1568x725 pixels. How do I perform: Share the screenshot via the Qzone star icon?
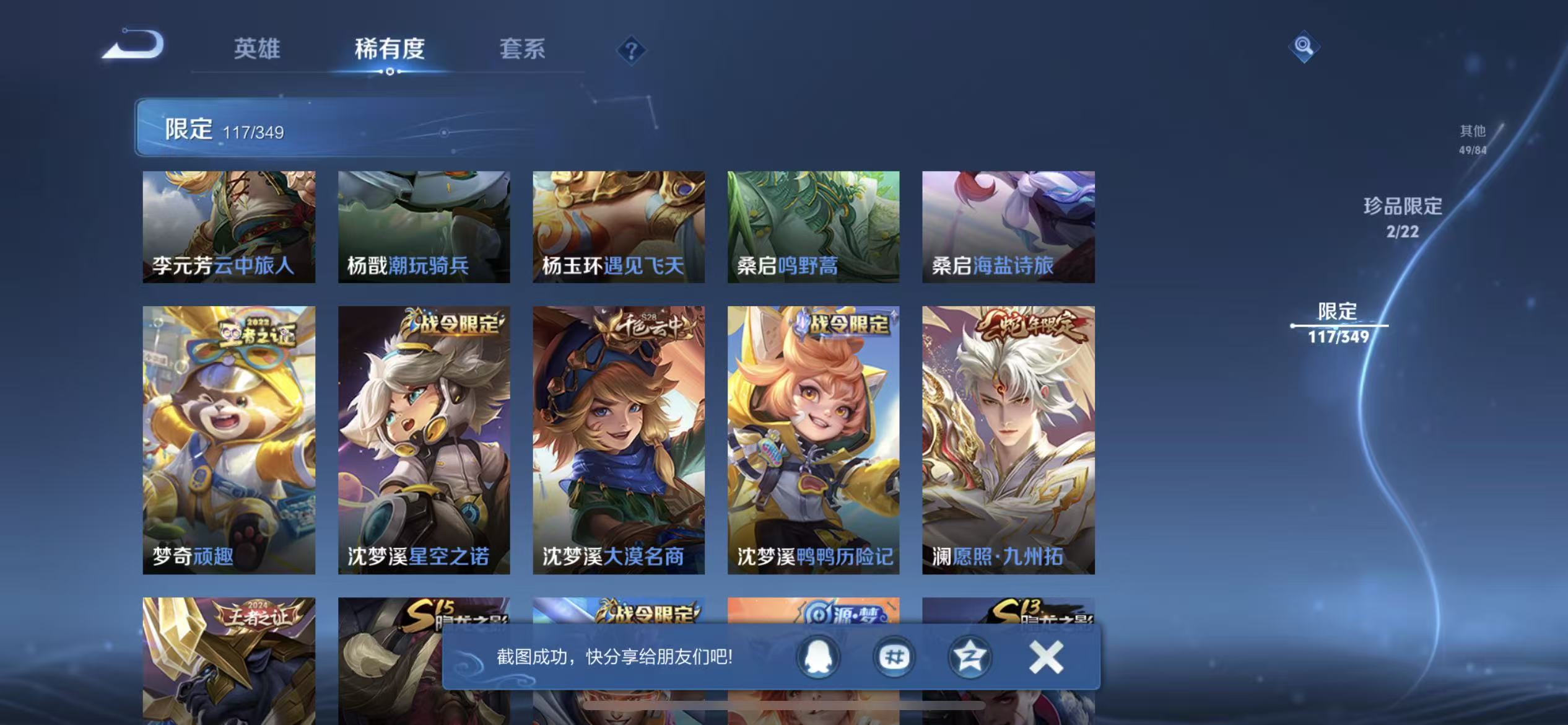[970, 658]
